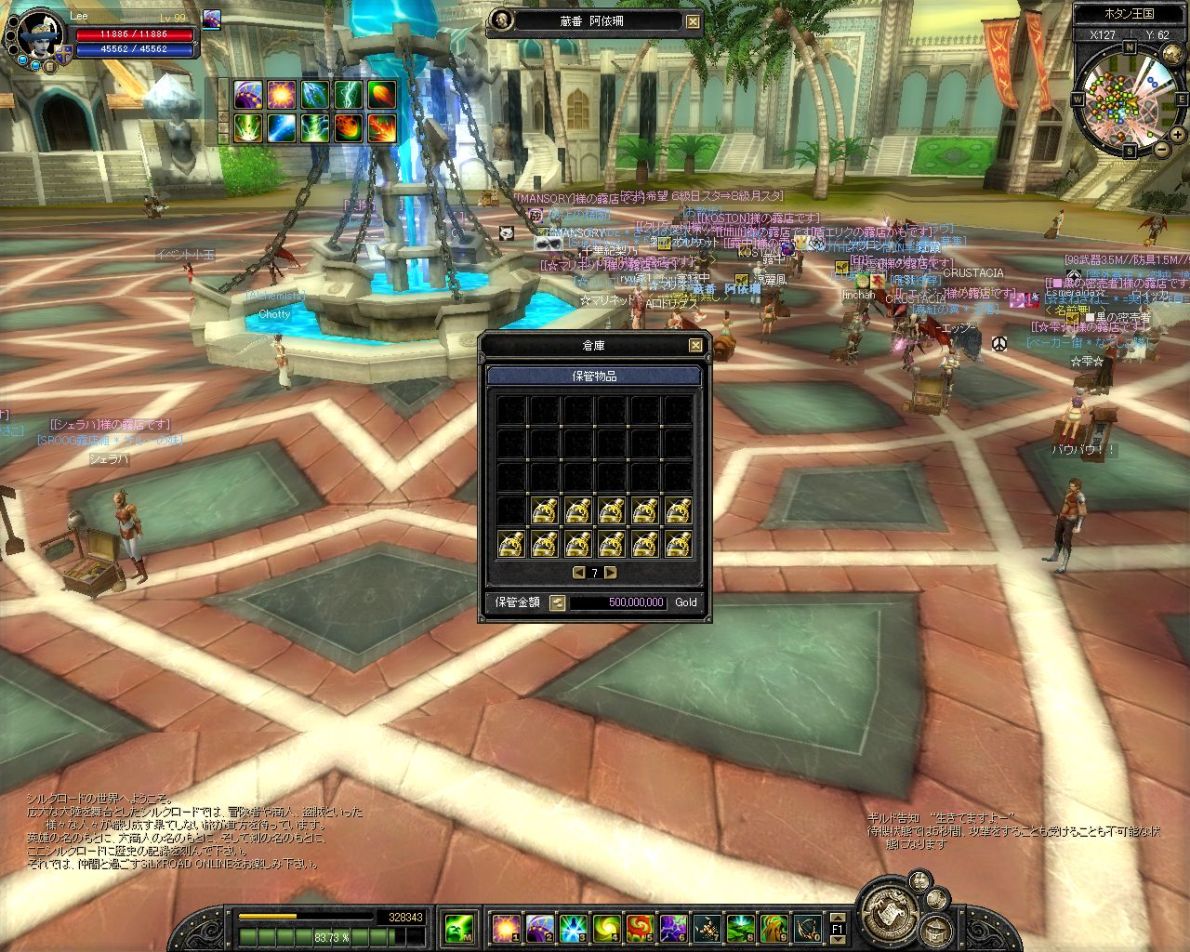Trigger the bow skill in slot 0

(808, 927)
